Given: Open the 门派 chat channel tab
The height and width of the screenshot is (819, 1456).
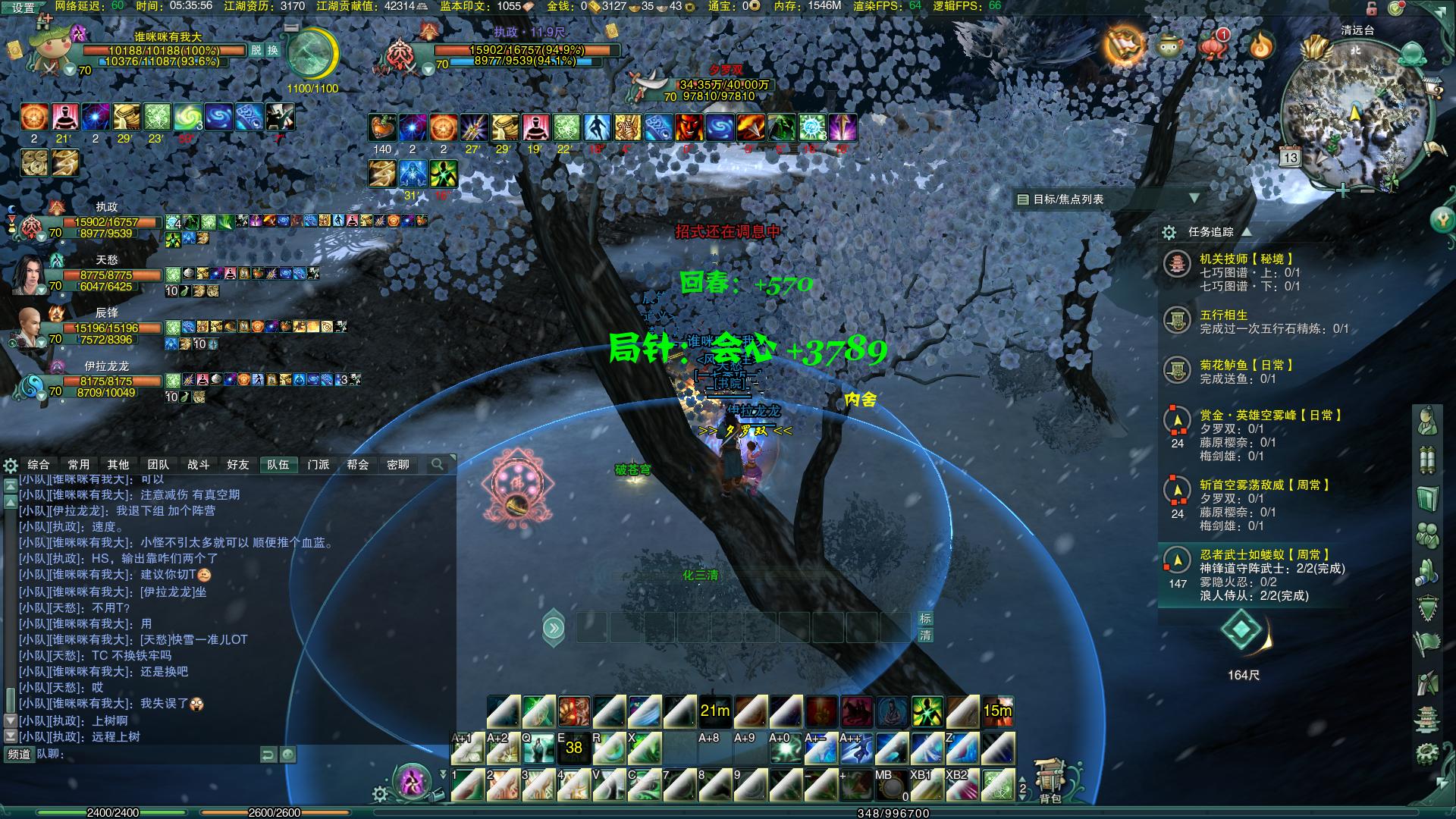Looking at the screenshot, I should (x=318, y=464).
